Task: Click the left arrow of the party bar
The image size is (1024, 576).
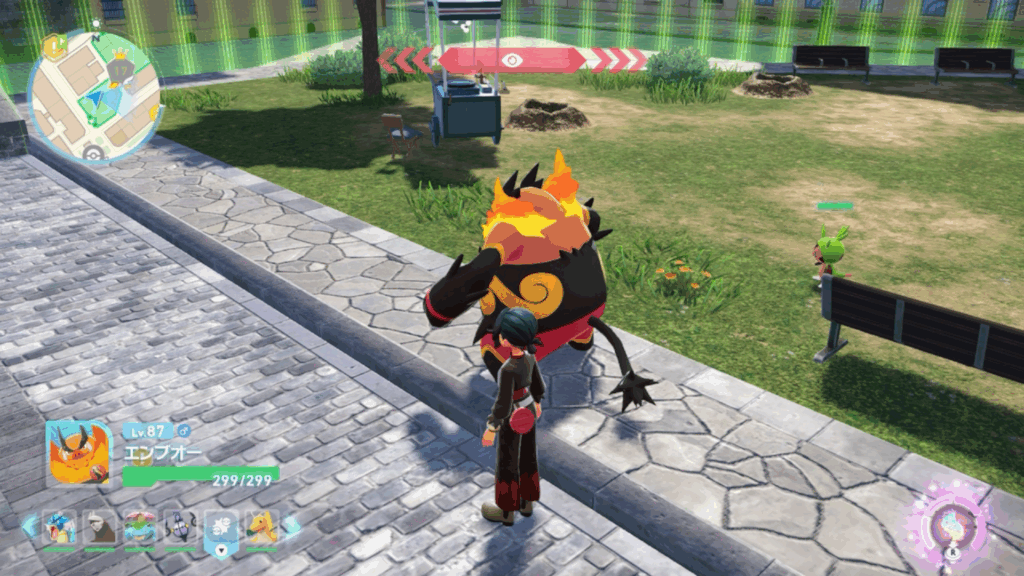Action: [x=29, y=526]
